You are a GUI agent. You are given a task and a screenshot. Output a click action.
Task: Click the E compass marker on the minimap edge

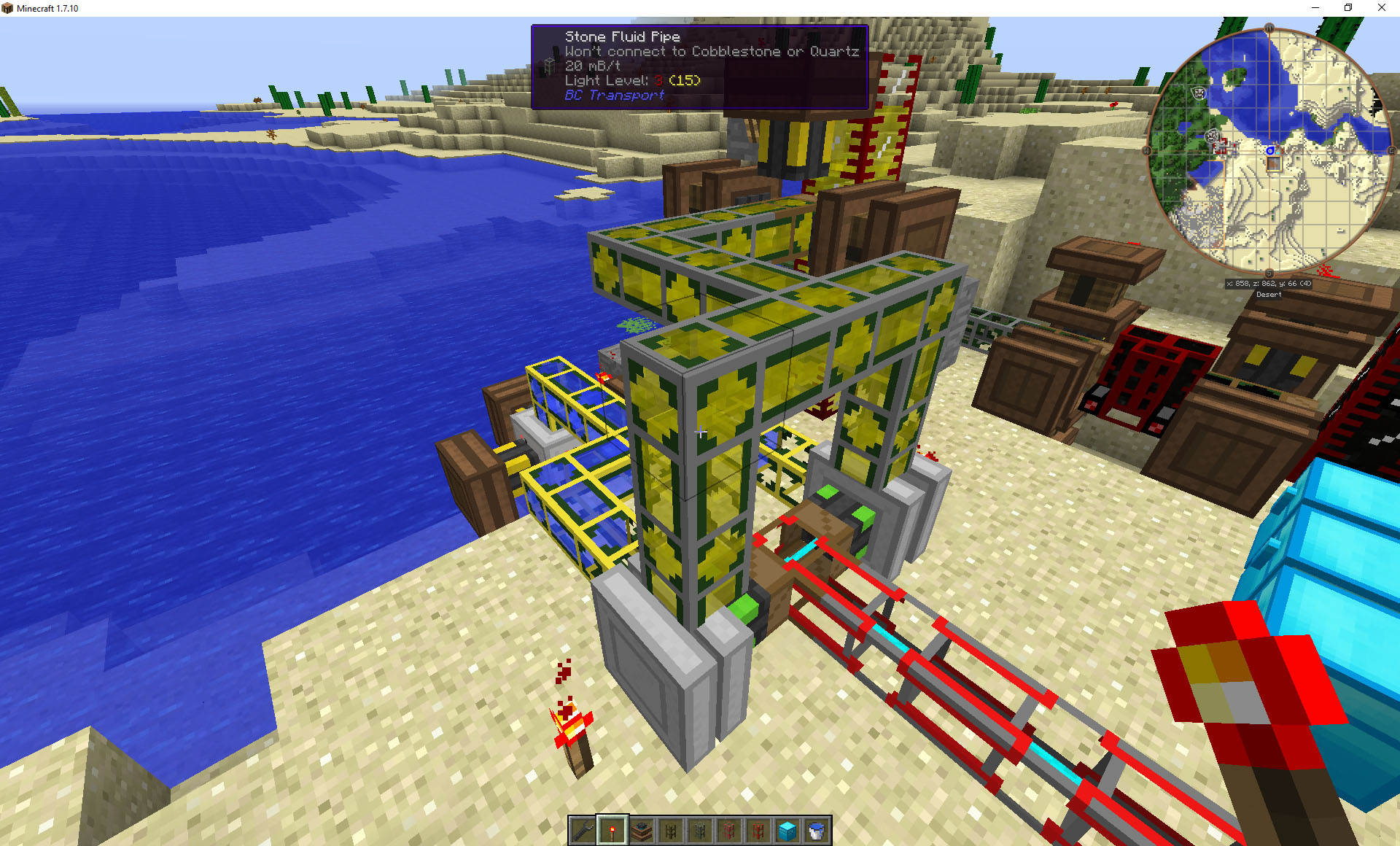(x=1391, y=150)
